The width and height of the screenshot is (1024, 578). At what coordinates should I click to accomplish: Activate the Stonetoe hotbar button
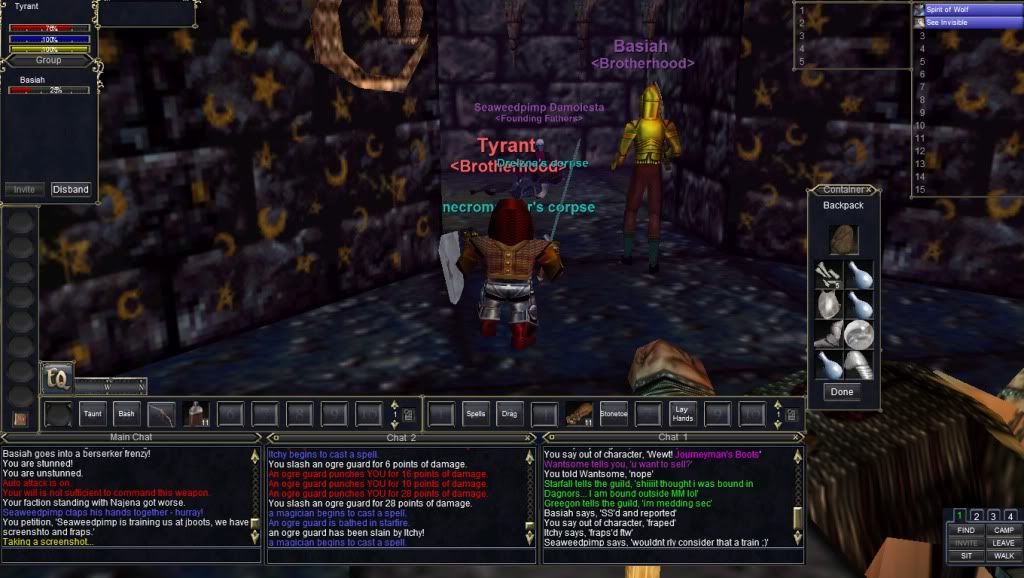coord(614,412)
